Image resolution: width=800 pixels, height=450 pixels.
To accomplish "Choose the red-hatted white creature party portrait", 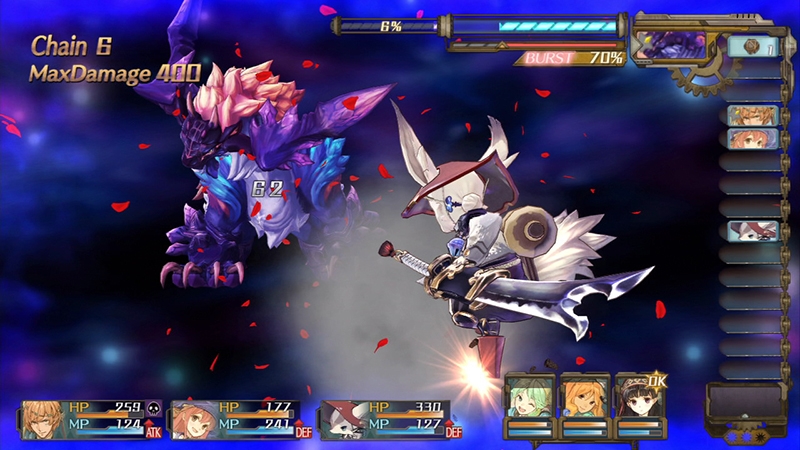I will (x=340, y=420).
